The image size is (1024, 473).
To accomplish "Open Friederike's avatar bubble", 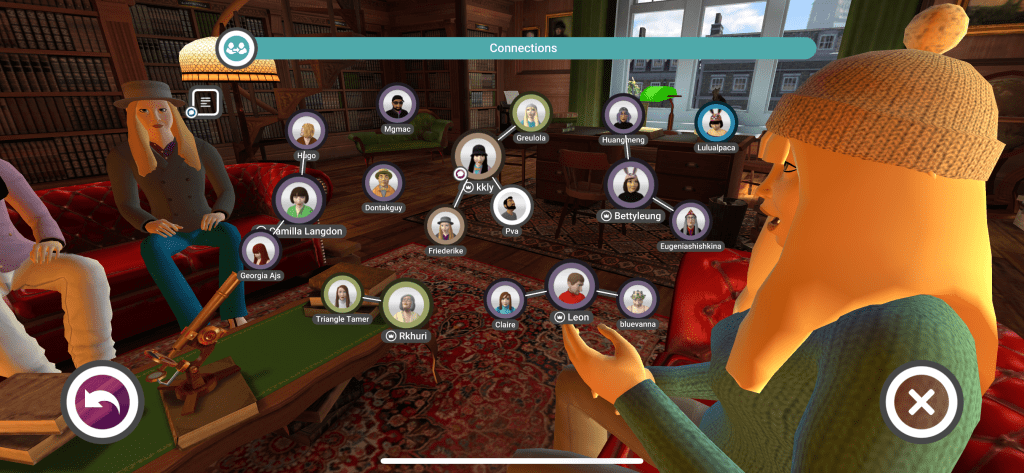I will coord(445,226).
